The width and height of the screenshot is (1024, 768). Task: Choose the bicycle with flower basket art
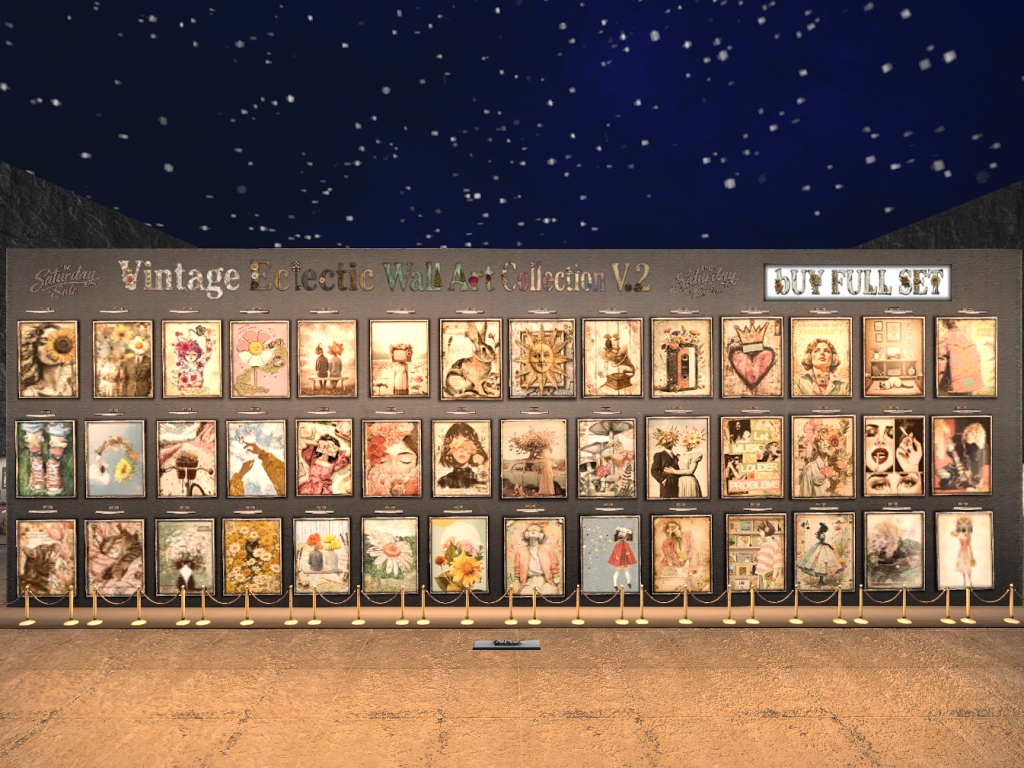[186, 459]
